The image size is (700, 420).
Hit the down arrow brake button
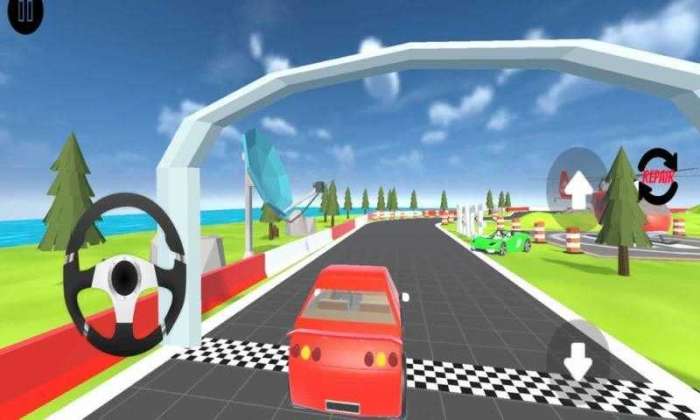(580, 355)
